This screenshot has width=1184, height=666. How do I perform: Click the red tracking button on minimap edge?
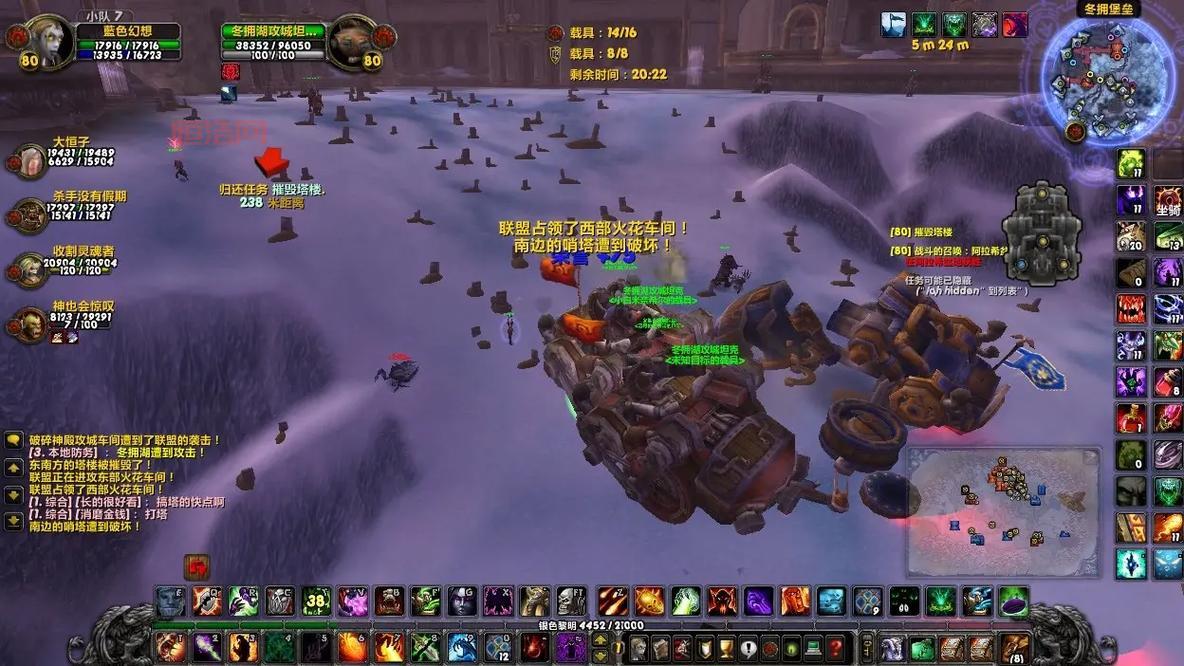click(x=1075, y=131)
